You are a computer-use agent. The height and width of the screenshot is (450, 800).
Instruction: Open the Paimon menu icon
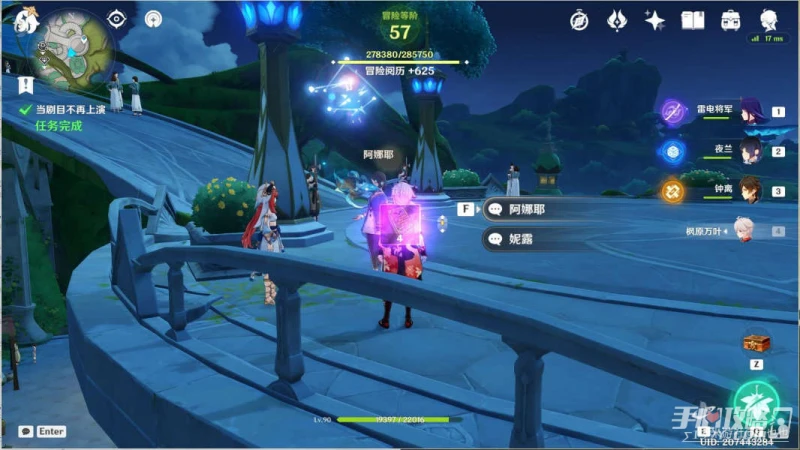(x=23, y=18)
